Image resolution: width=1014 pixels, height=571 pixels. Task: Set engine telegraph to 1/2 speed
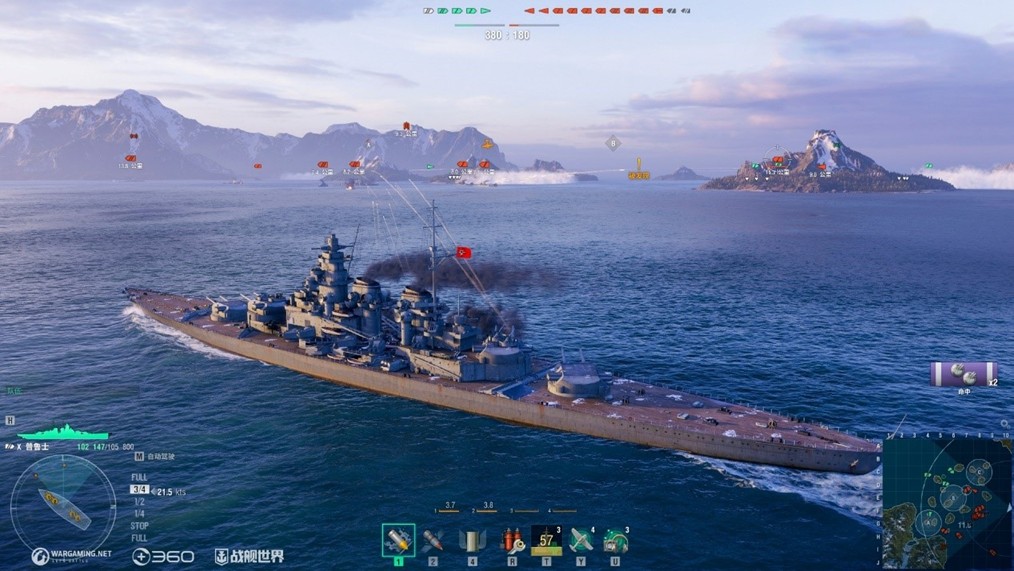[x=139, y=501]
